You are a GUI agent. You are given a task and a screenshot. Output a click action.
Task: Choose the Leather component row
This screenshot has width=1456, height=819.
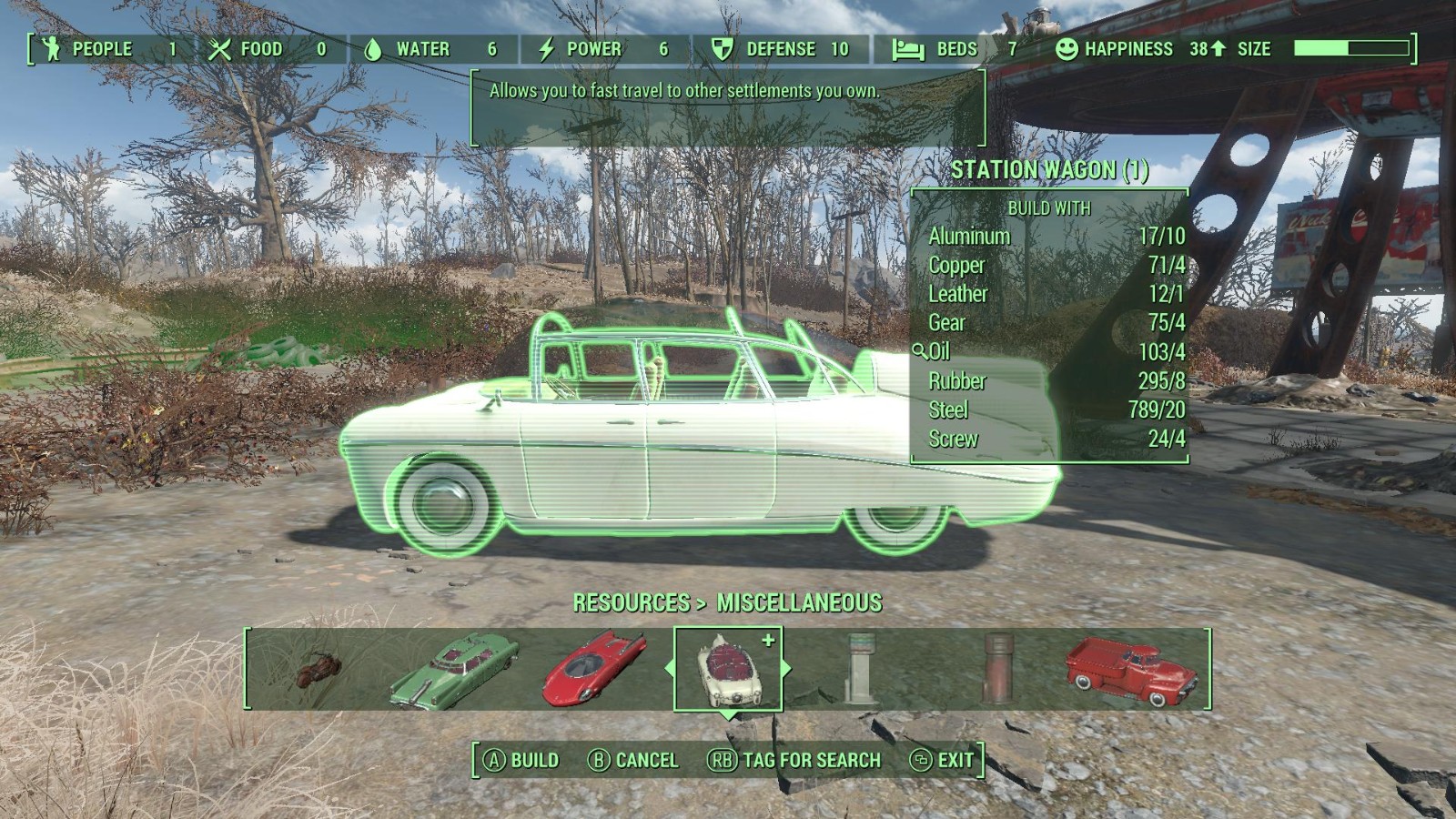click(x=1051, y=294)
